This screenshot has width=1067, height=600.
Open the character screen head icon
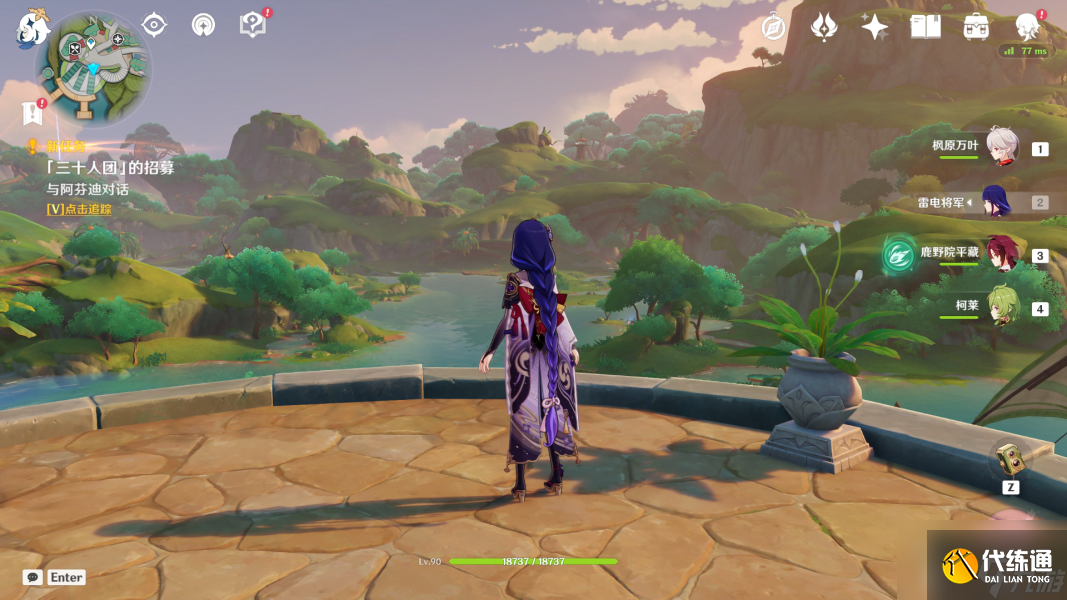(x=1027, y=27)
